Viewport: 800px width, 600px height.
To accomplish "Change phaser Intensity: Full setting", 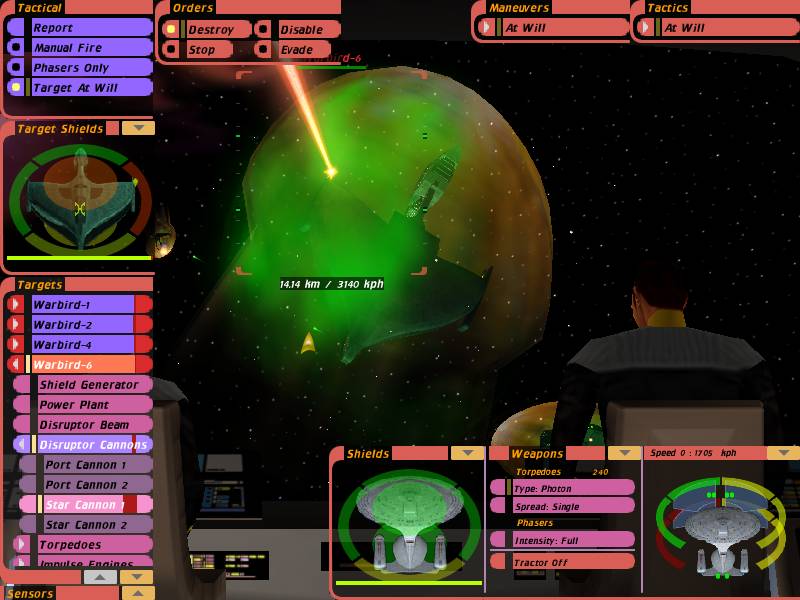I will pyautogui.click(x=566, y=540).
